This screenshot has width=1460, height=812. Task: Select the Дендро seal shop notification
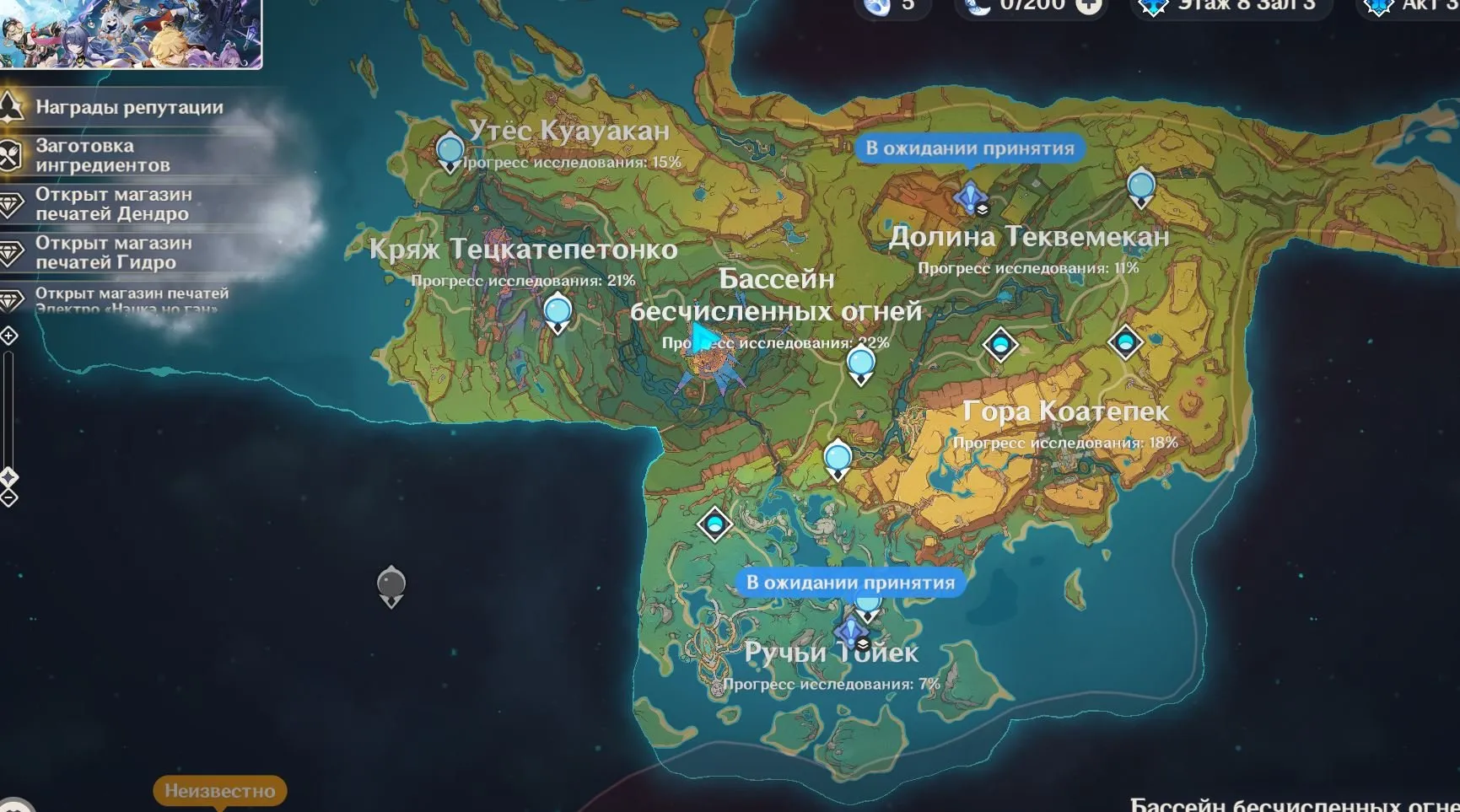click(x=113, y=204)
